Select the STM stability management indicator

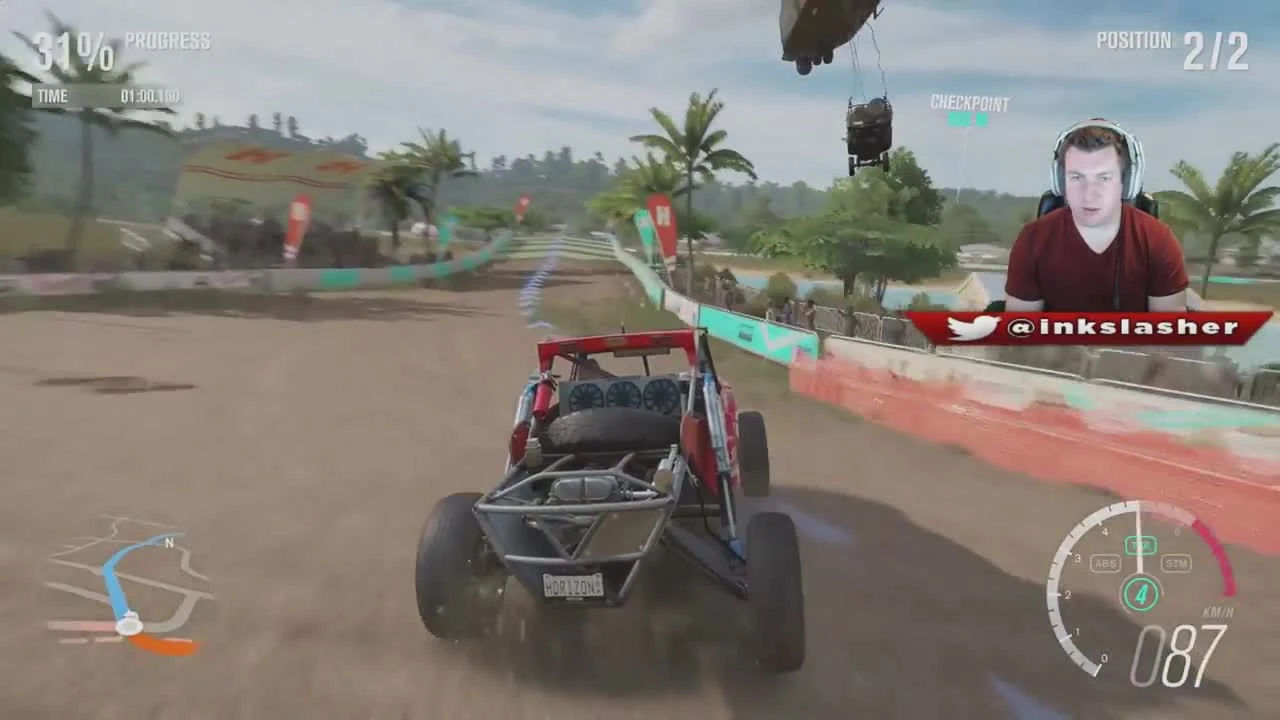[x=1175, y=563]
